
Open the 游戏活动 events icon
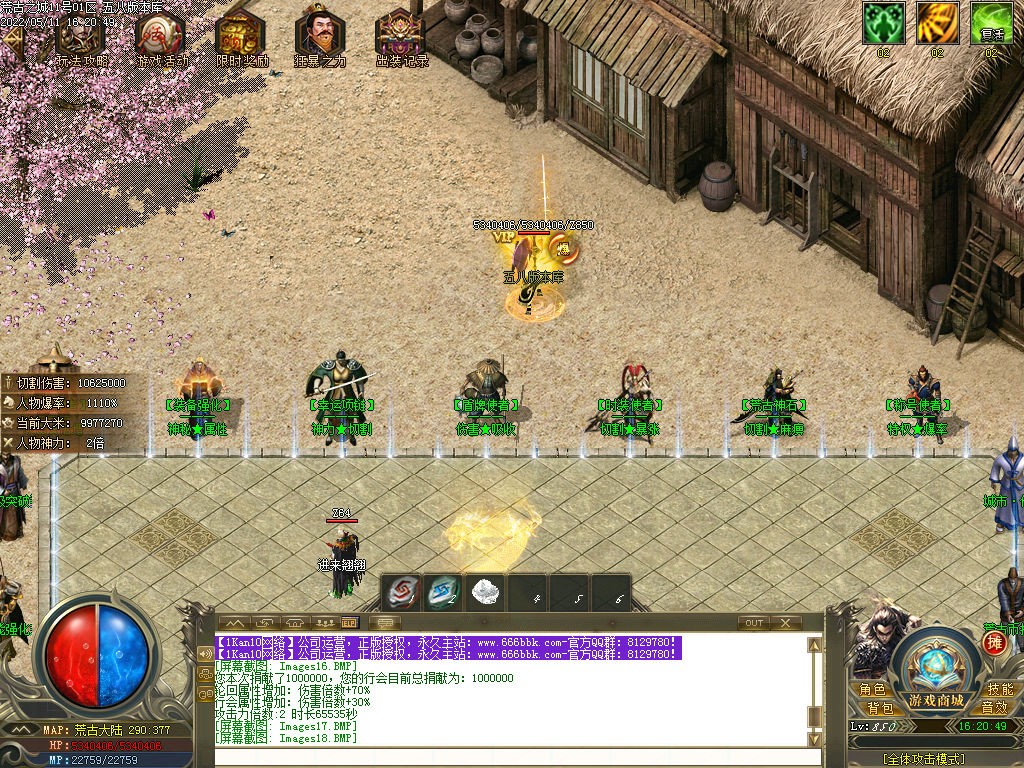[x=160, y=37]
